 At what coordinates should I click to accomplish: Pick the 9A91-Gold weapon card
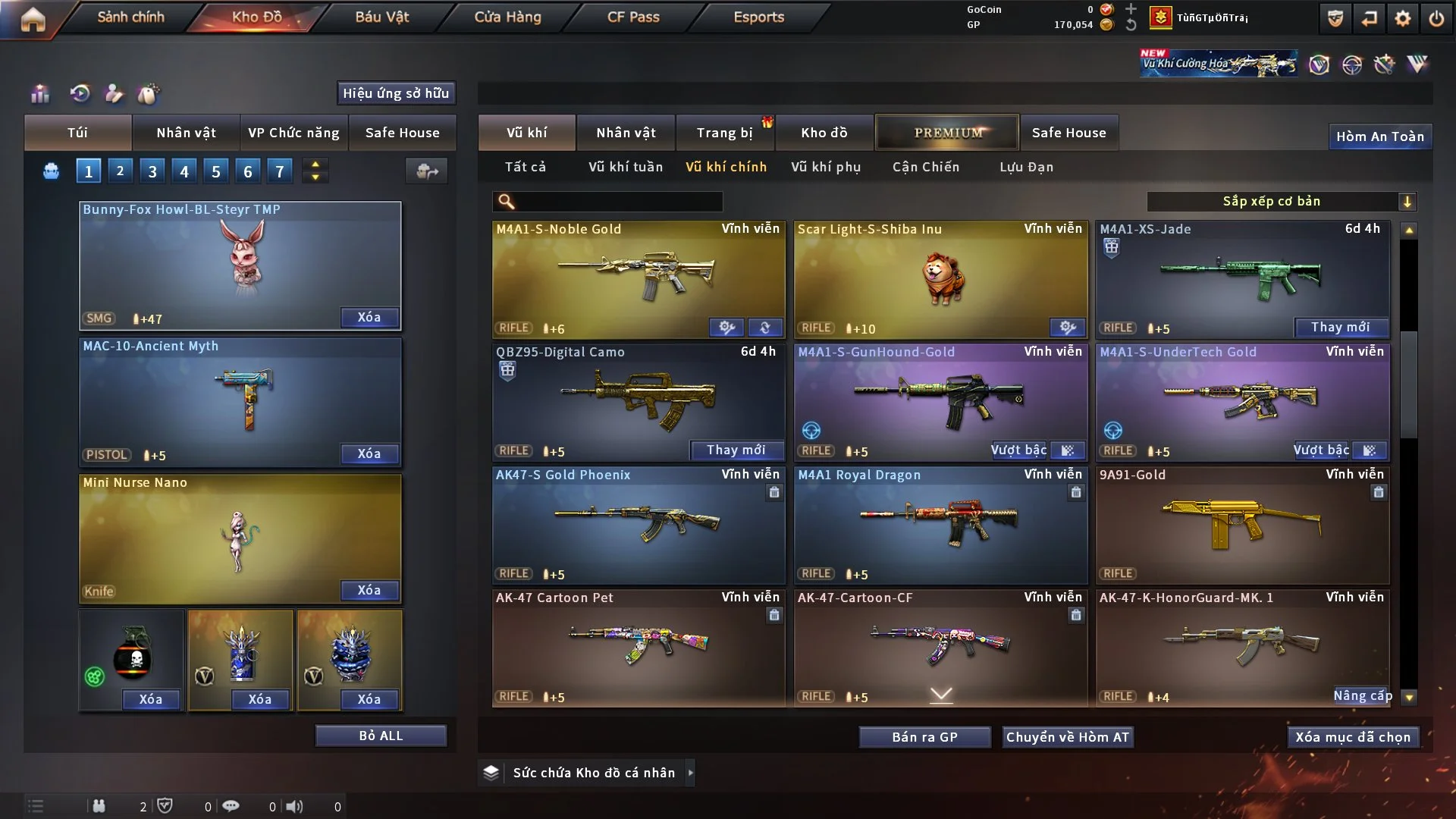pyautogui.click(x=1242, y=524)
